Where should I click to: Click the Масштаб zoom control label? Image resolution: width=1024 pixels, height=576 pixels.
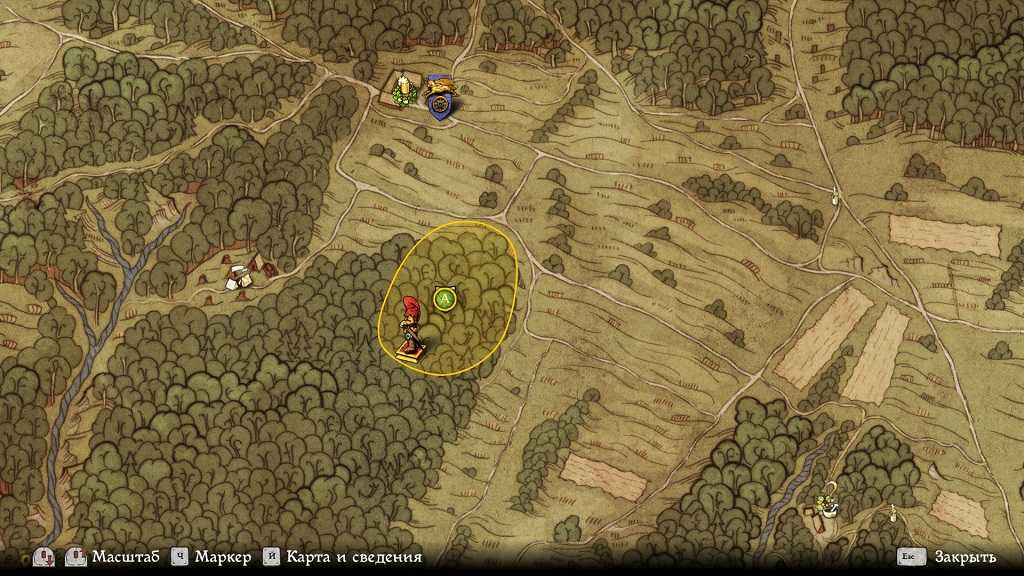click(x=125, y=557)
